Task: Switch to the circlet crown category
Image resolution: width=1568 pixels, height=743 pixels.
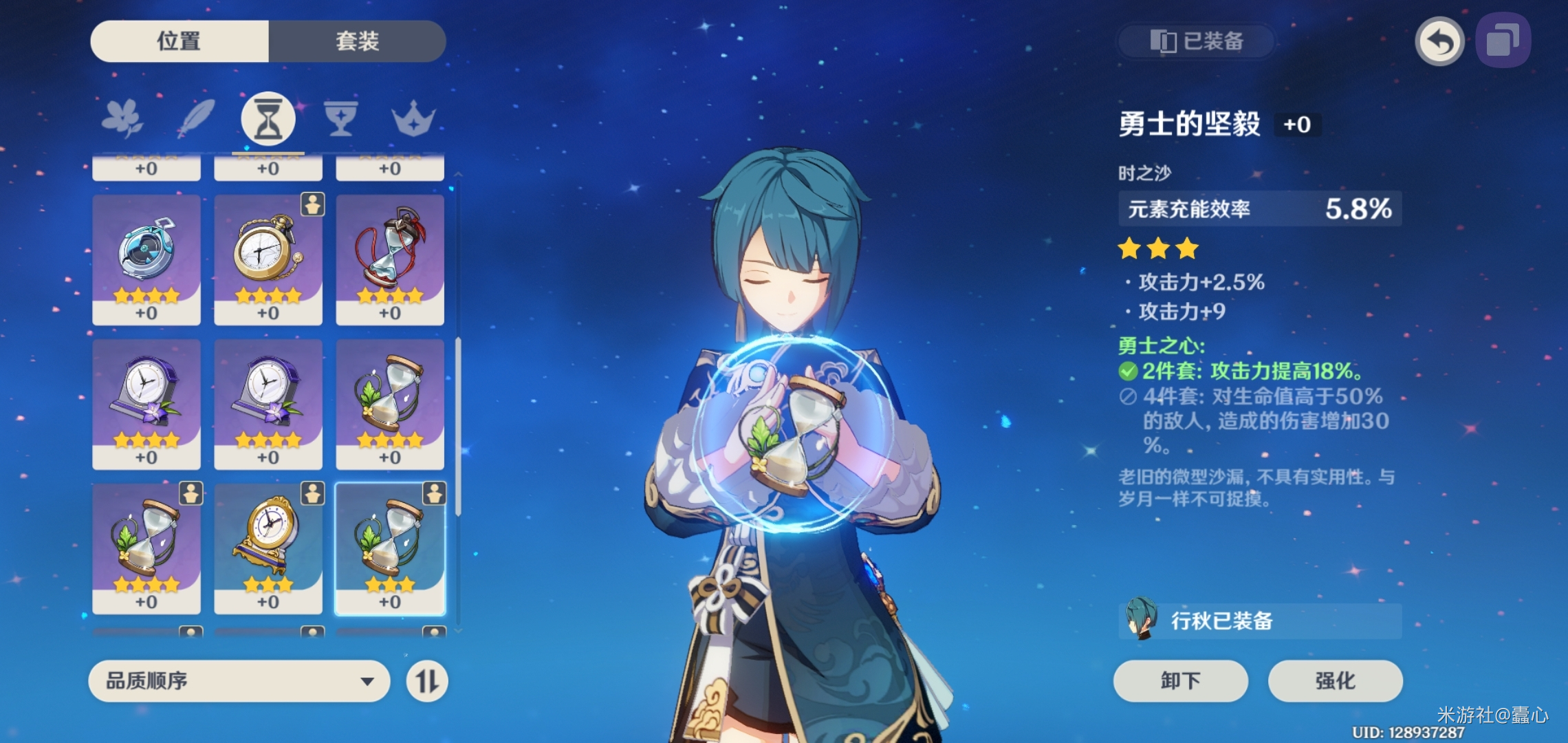Action: pos(413,119)
